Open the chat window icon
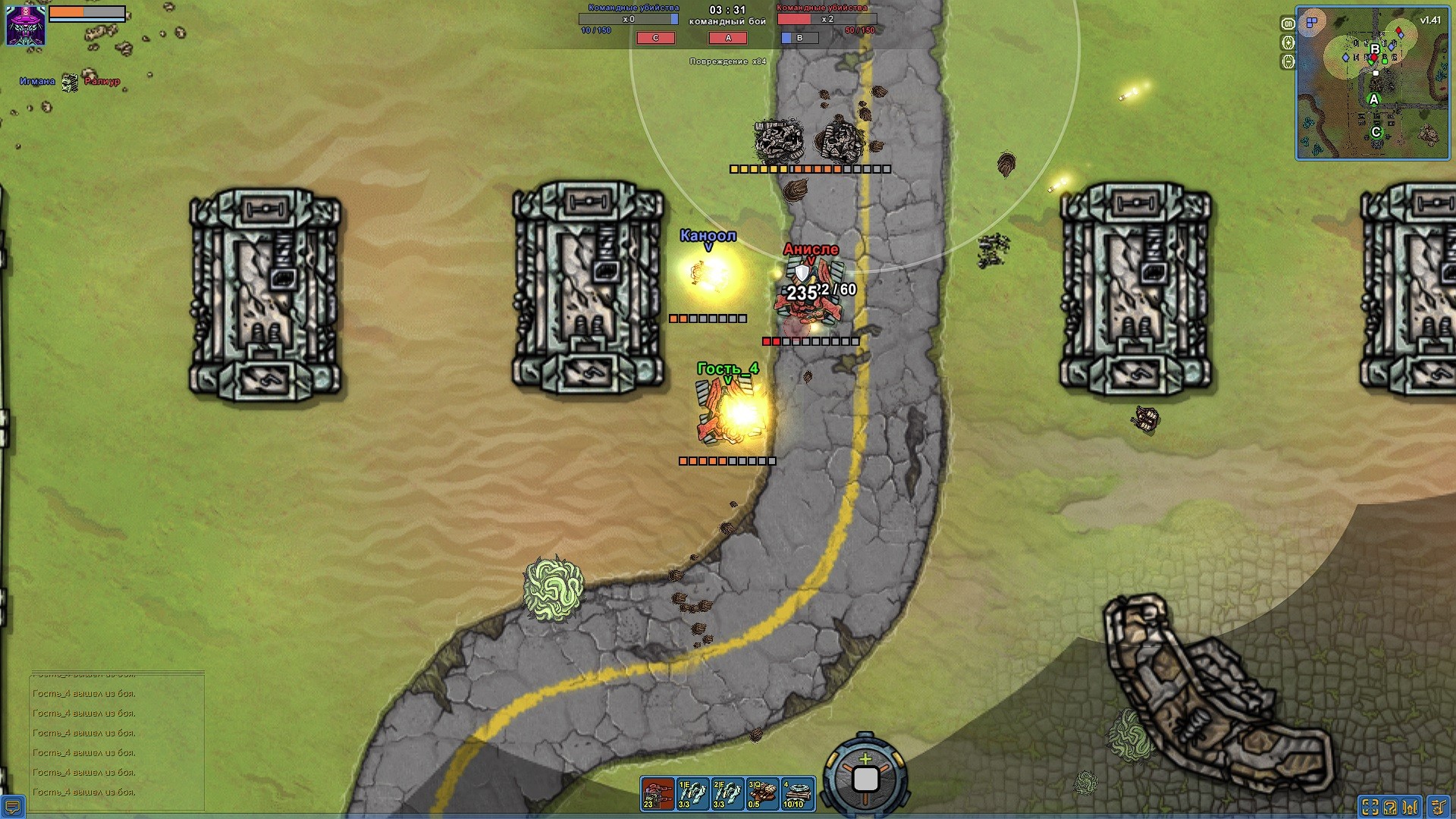The width and height of the screenshot is (1456, 819). [x=13, y=806]
